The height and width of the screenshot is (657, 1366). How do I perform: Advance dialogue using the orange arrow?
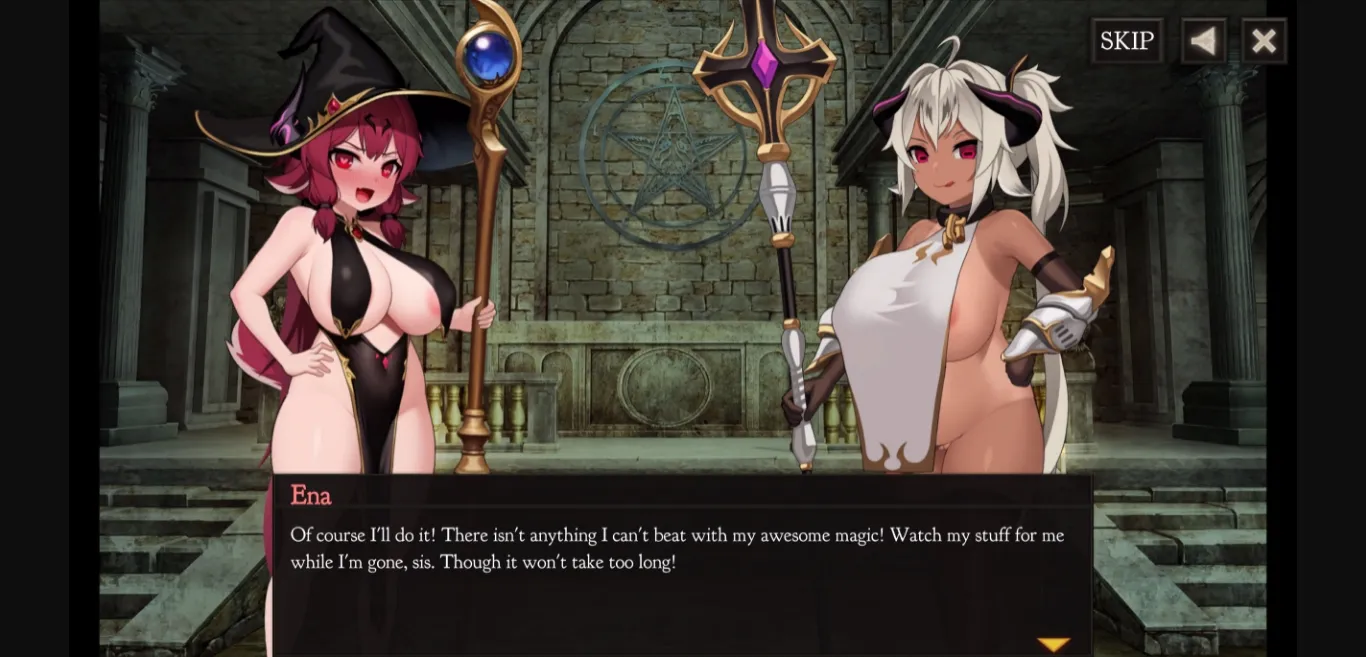pos(1053,645)
